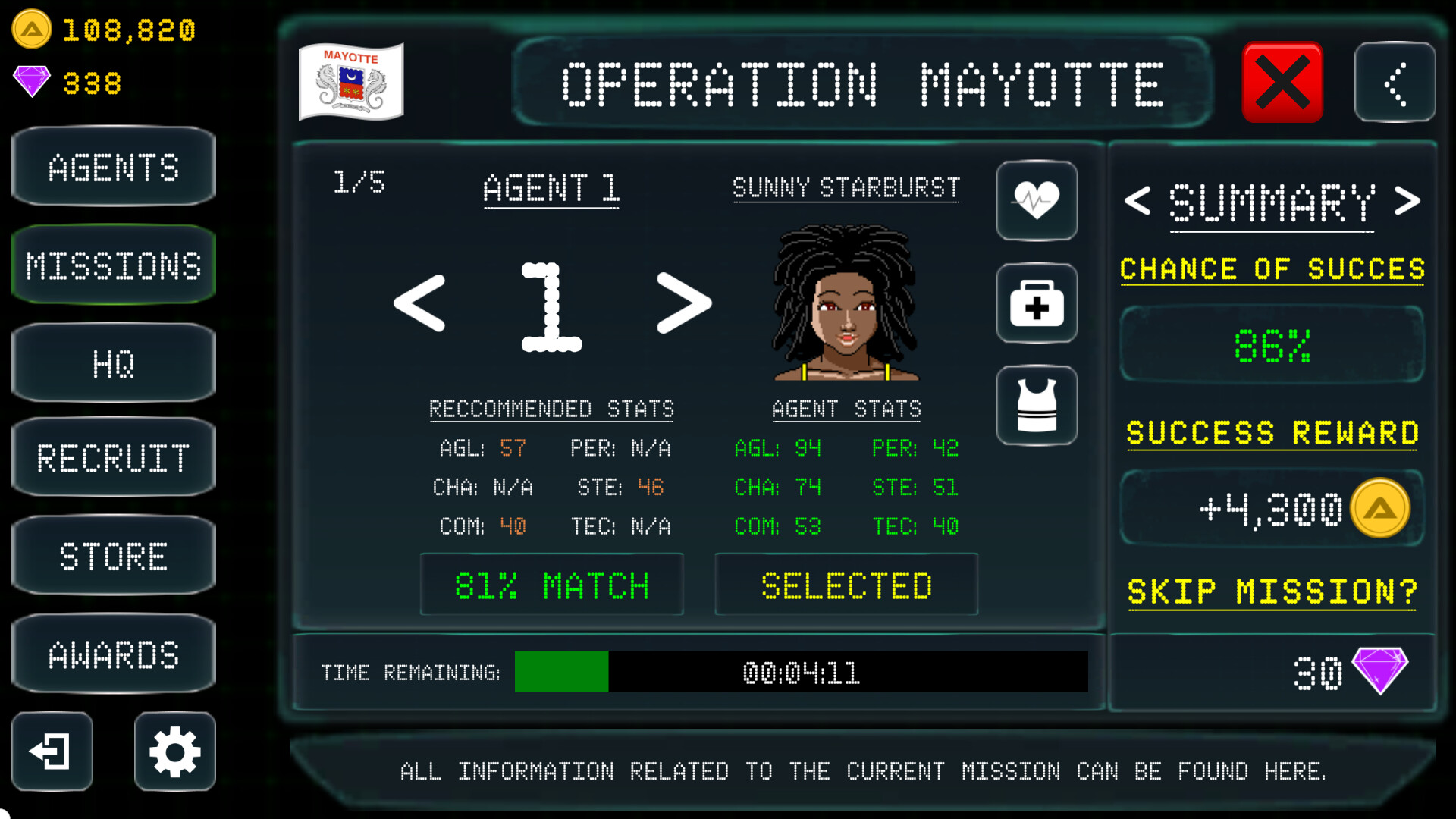1456x819 pixels.
Task: Open the medkit for Sunny Starburst
Action: (x=1037, y=303)
